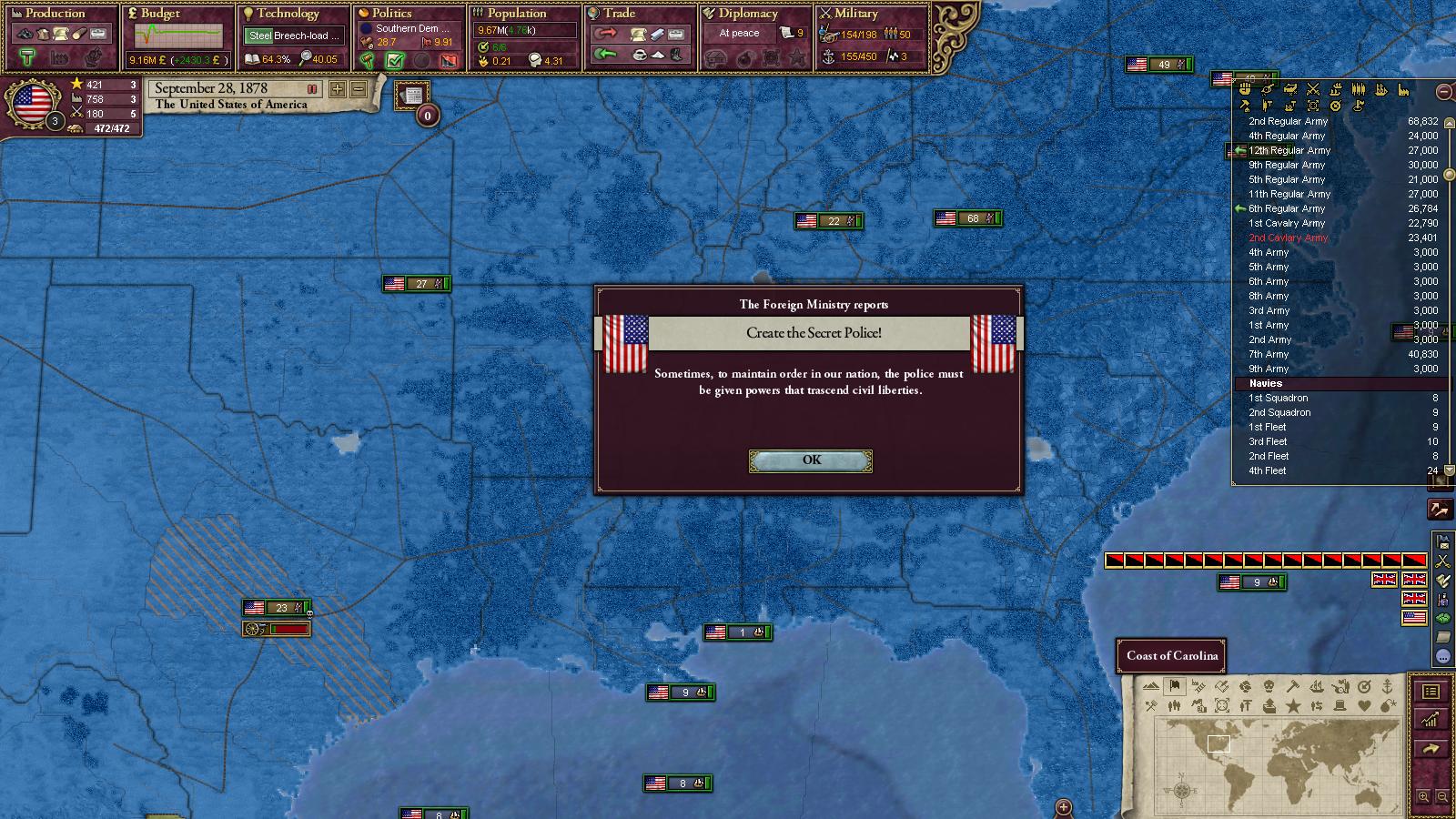Select the 4th Fleet in the outliner
The image size is (1456, 819).
coord(1267,470)
